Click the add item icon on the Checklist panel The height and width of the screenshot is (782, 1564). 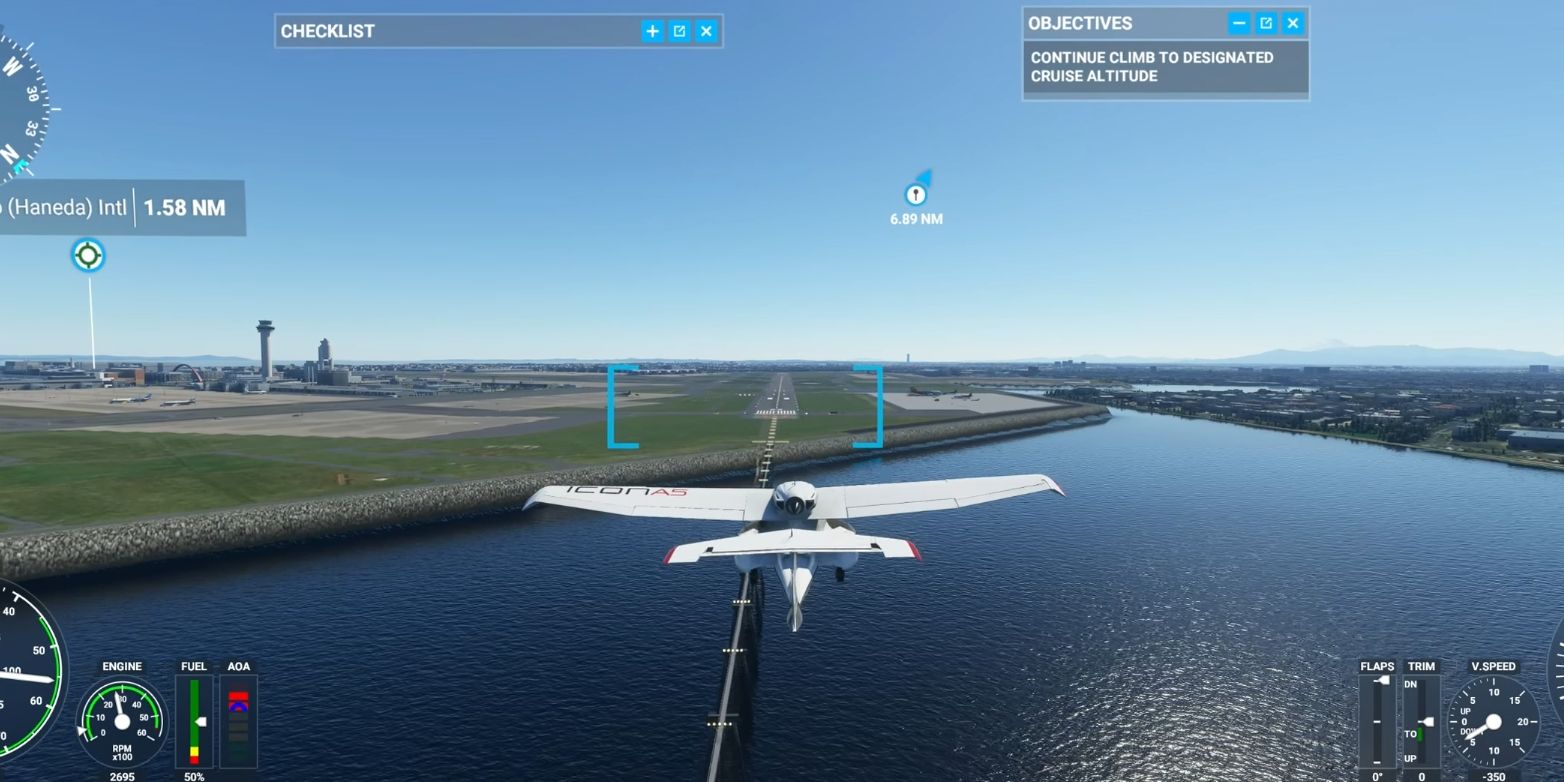point(651,31)
